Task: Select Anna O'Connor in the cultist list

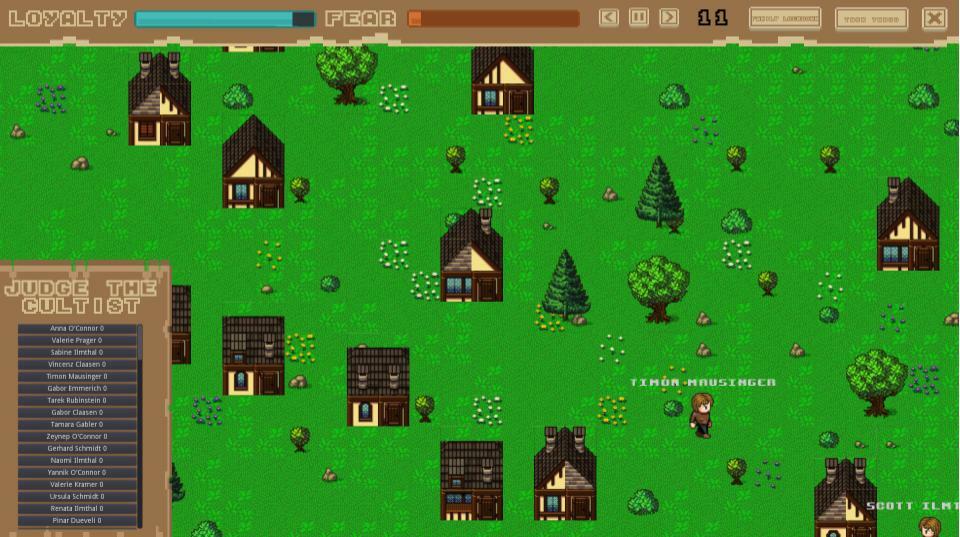Action: point(78,329)
